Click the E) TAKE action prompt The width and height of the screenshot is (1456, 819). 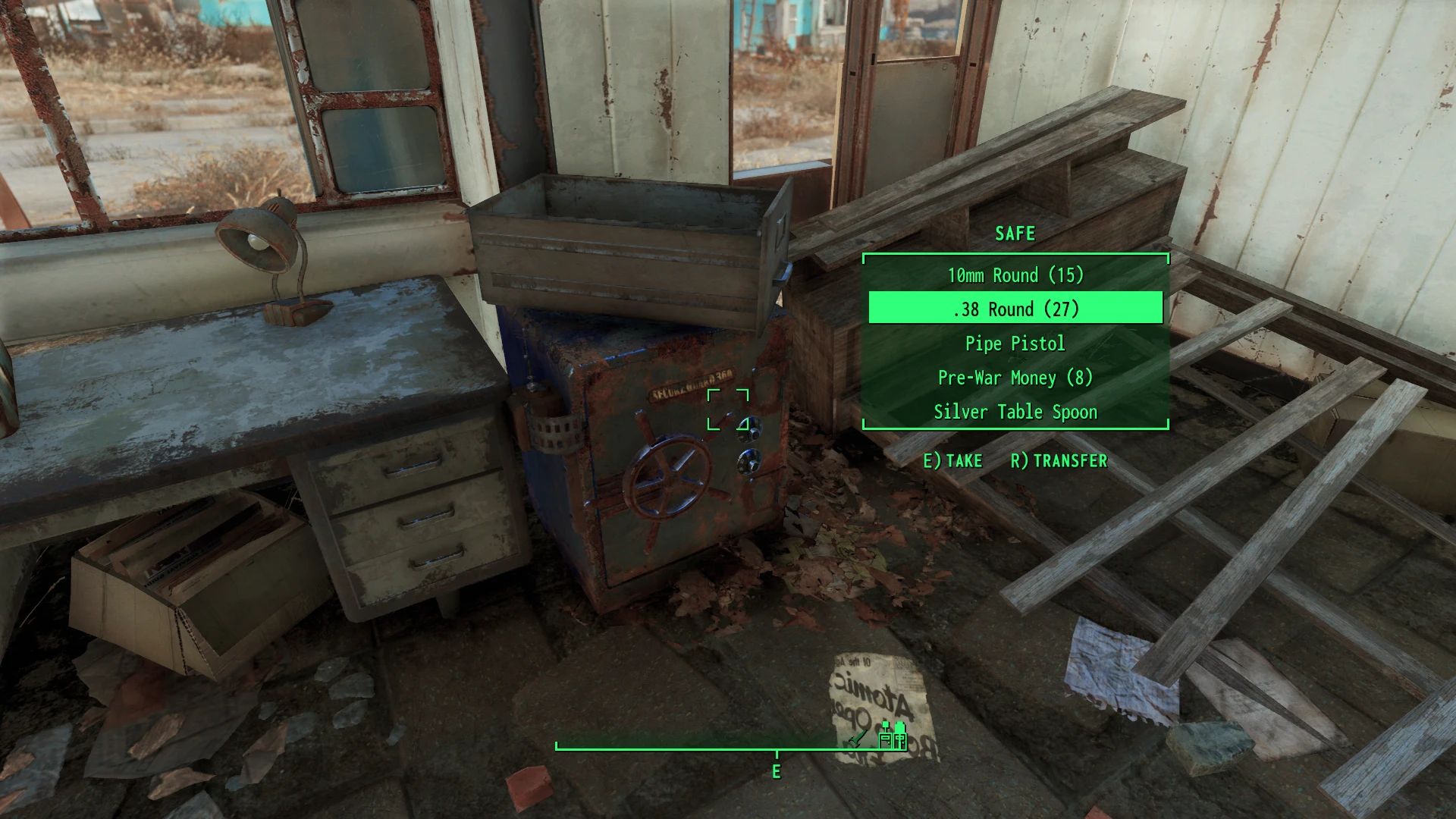pos(952,460)
